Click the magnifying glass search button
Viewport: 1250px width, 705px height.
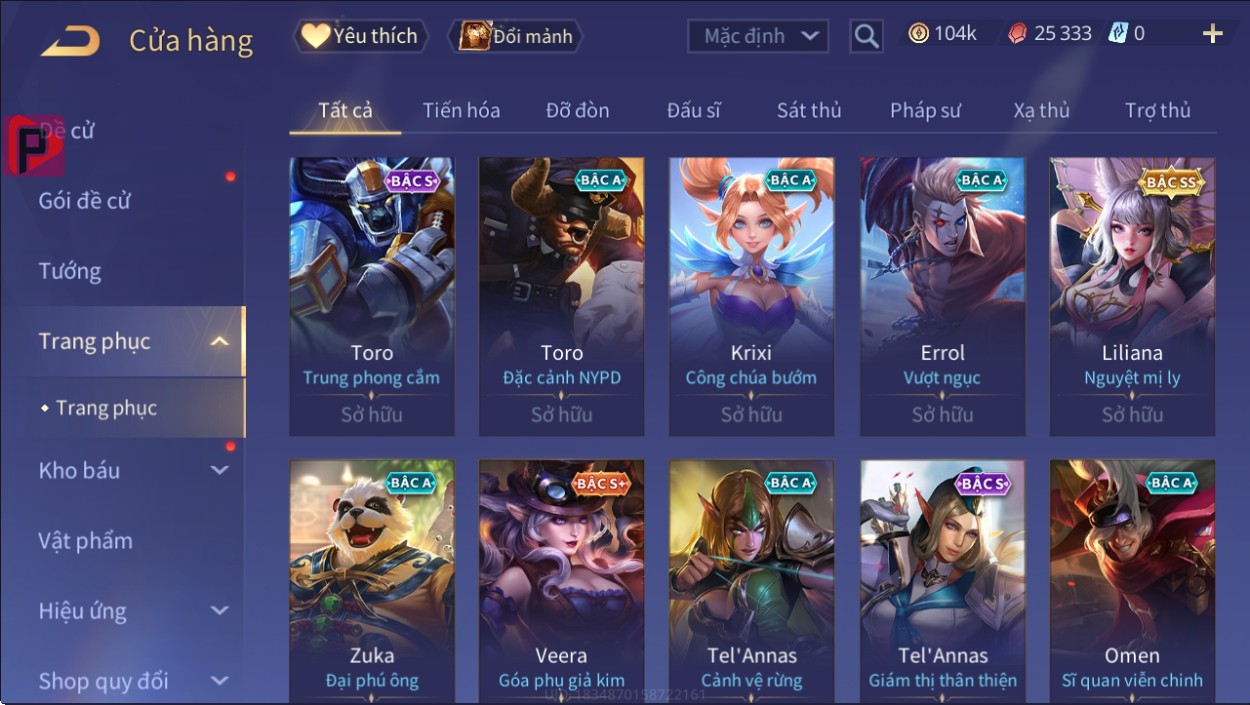coord(866,37)
